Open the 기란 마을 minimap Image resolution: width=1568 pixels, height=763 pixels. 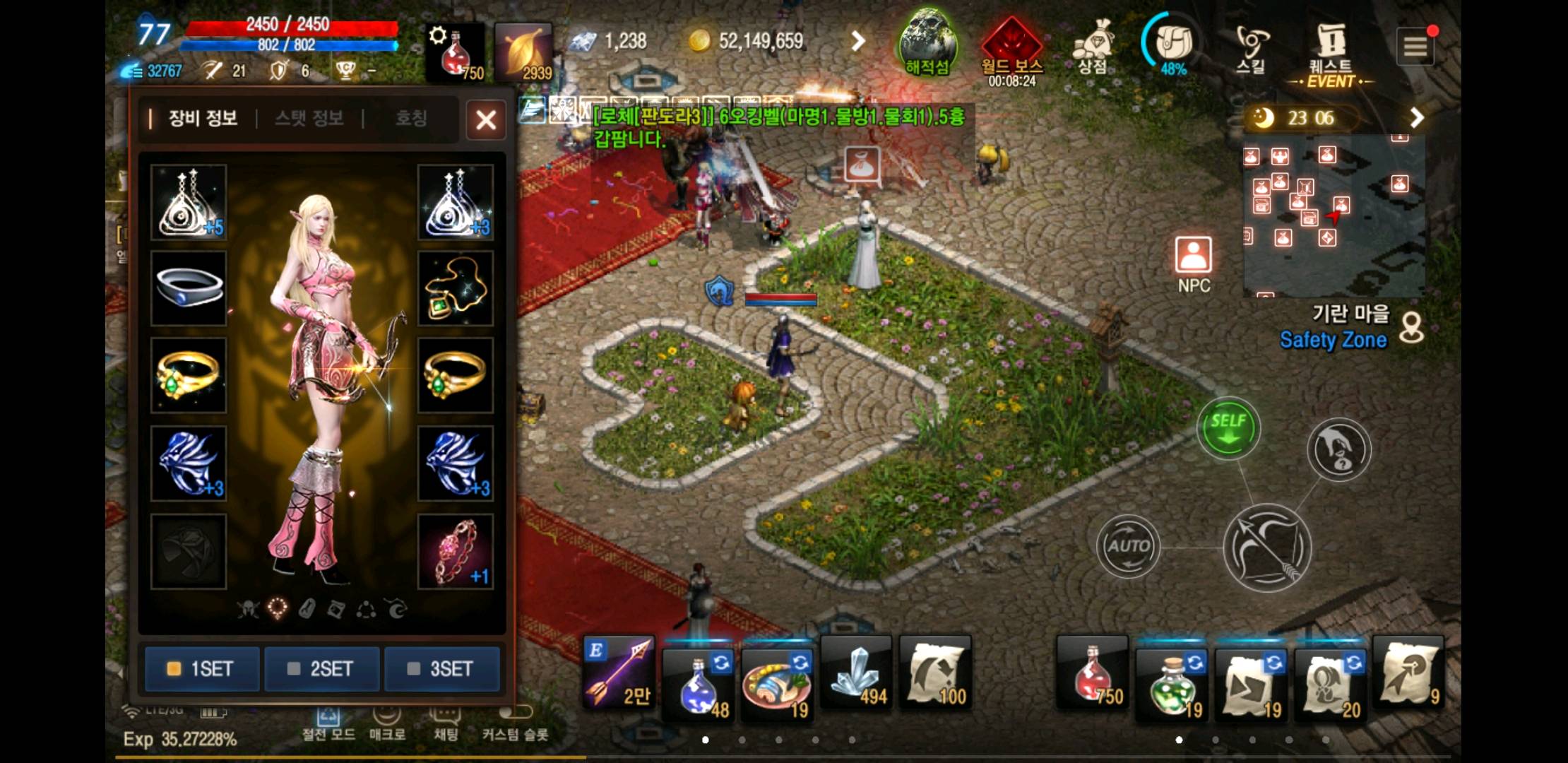pyautogui.click(x=1334, y=215)
